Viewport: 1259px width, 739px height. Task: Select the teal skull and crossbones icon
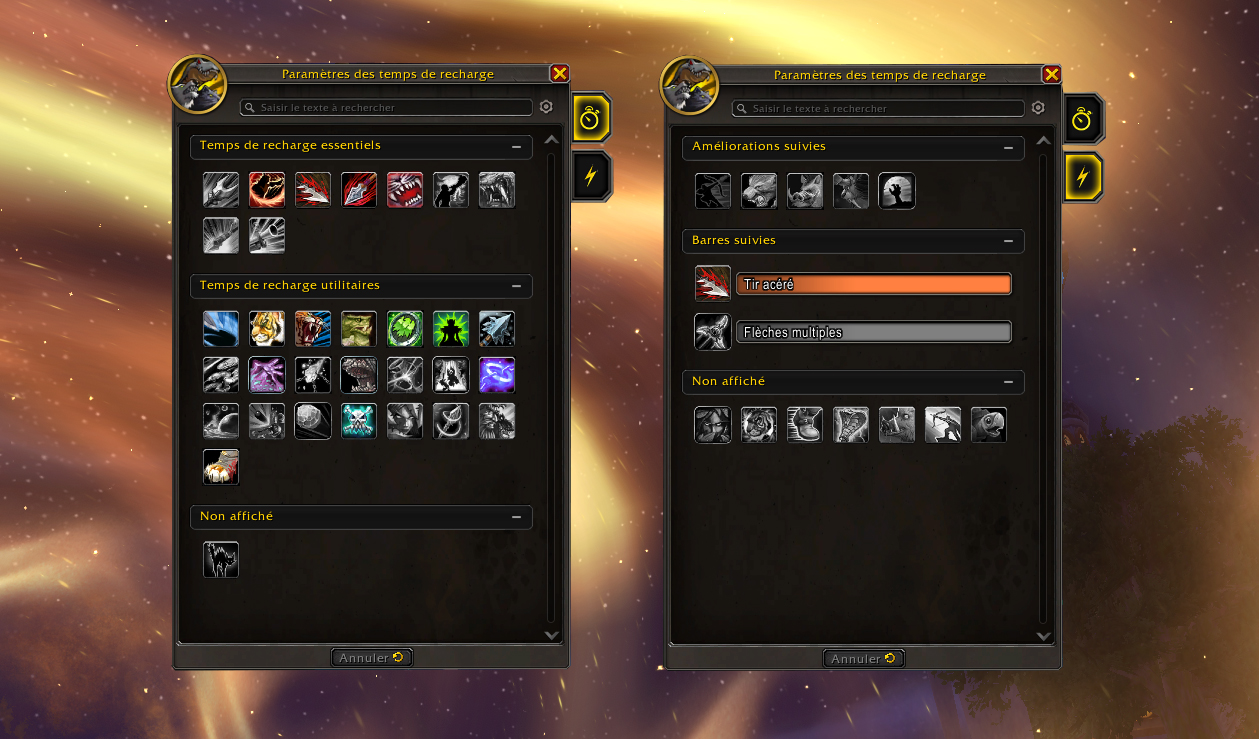(359, 422)
